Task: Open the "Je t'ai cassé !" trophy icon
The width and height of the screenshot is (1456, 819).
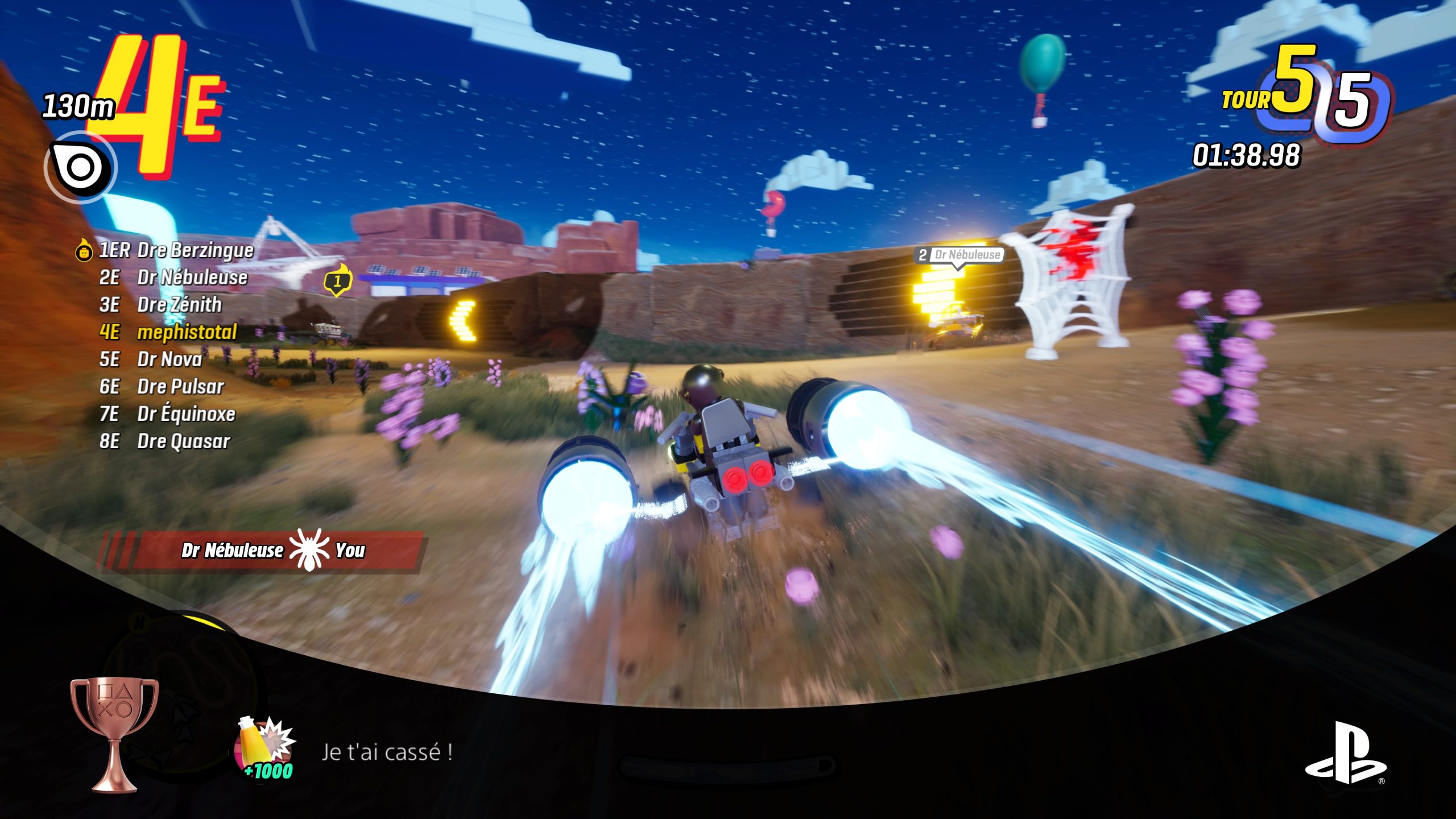Action: click(266, 750)
